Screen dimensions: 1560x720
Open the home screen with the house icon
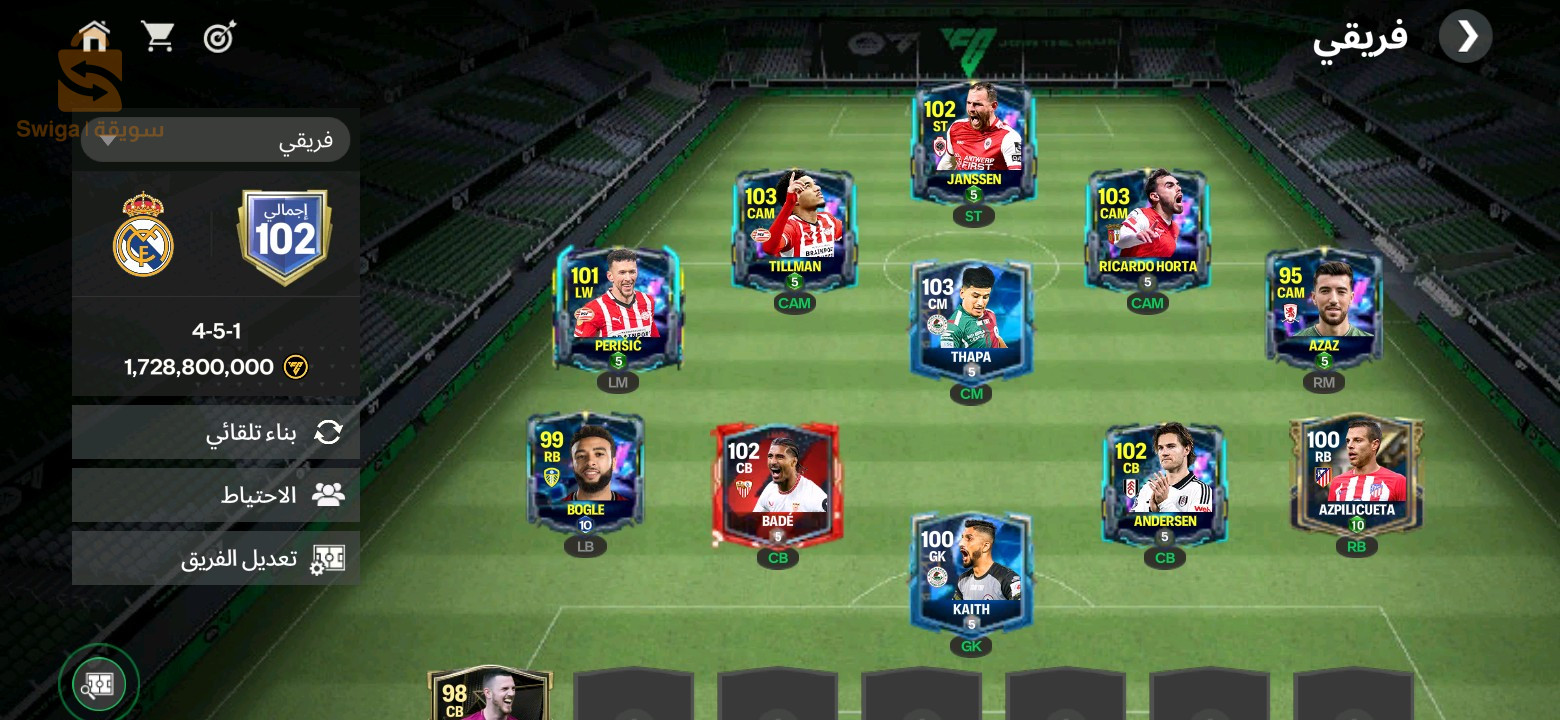pos(92,35)
